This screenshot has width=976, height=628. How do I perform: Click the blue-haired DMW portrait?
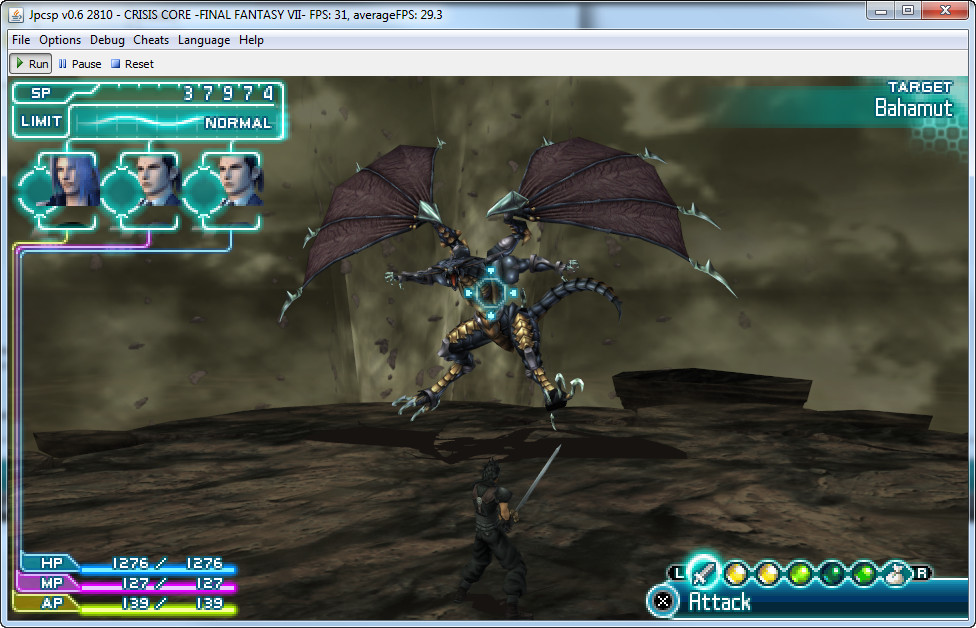71,180
